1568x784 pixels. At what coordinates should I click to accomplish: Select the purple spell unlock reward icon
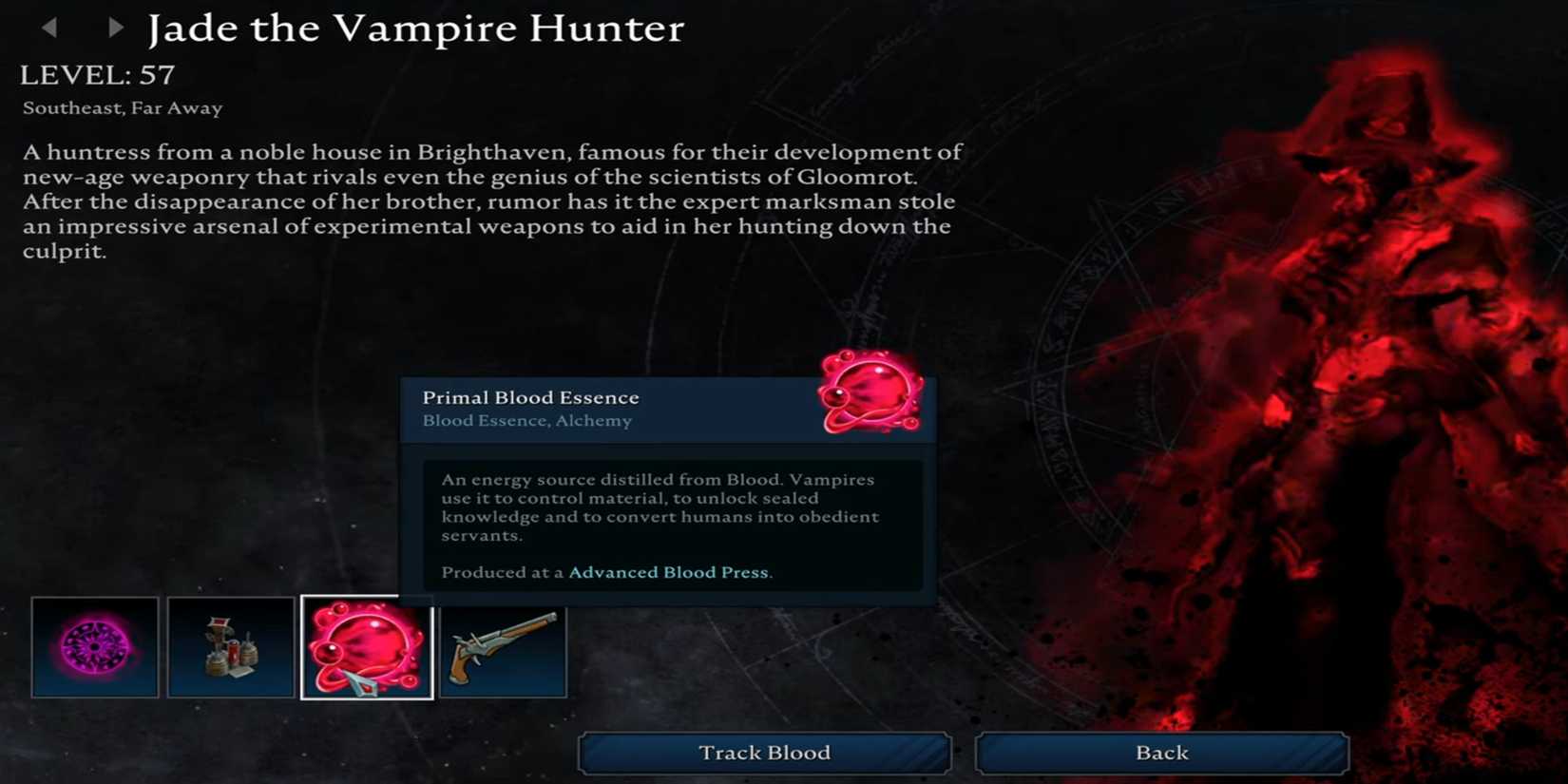click(95, 648)
